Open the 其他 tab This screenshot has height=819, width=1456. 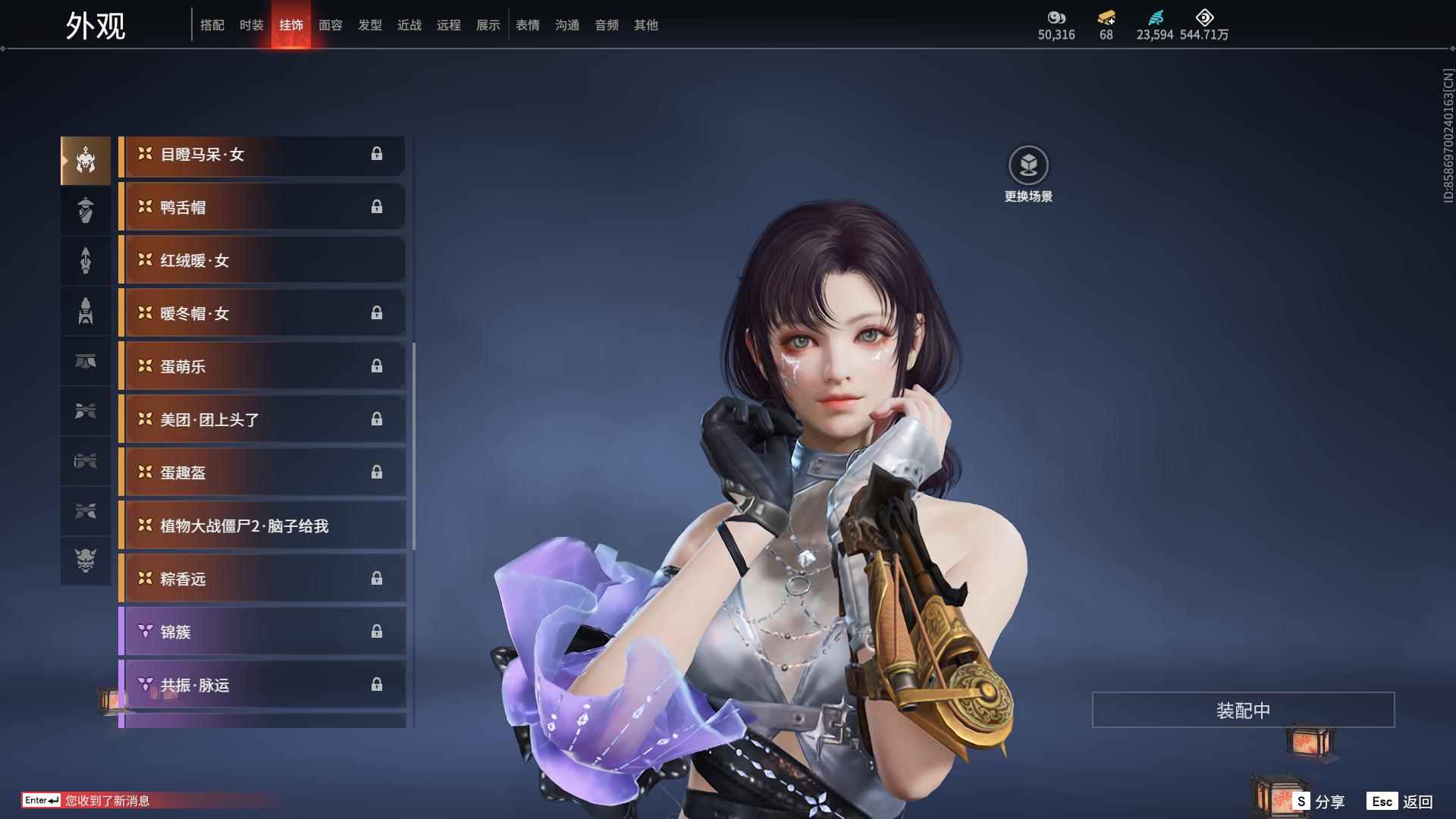[x=646, y=25]
